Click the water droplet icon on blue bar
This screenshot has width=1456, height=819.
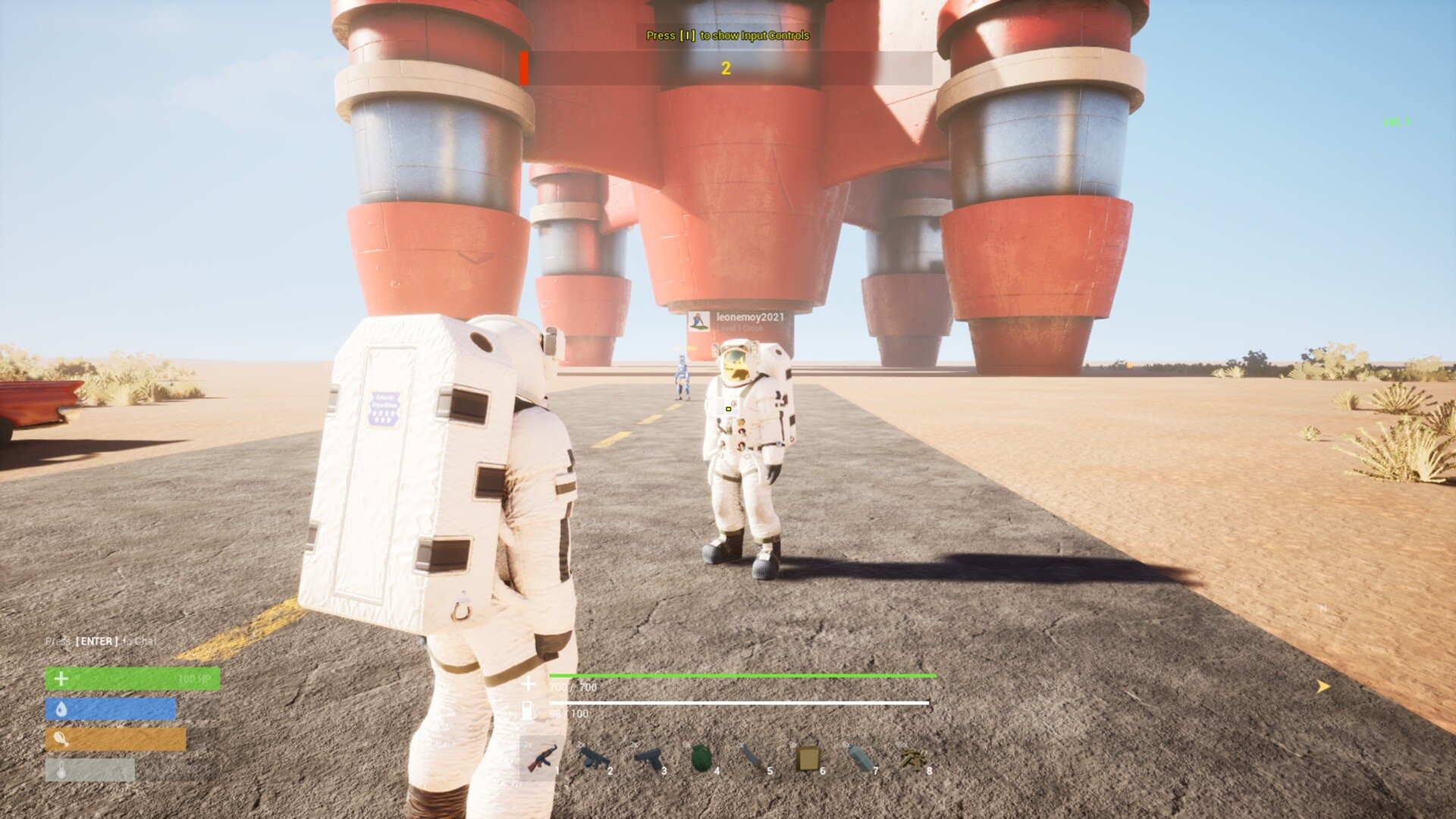(x=61, y=708)
